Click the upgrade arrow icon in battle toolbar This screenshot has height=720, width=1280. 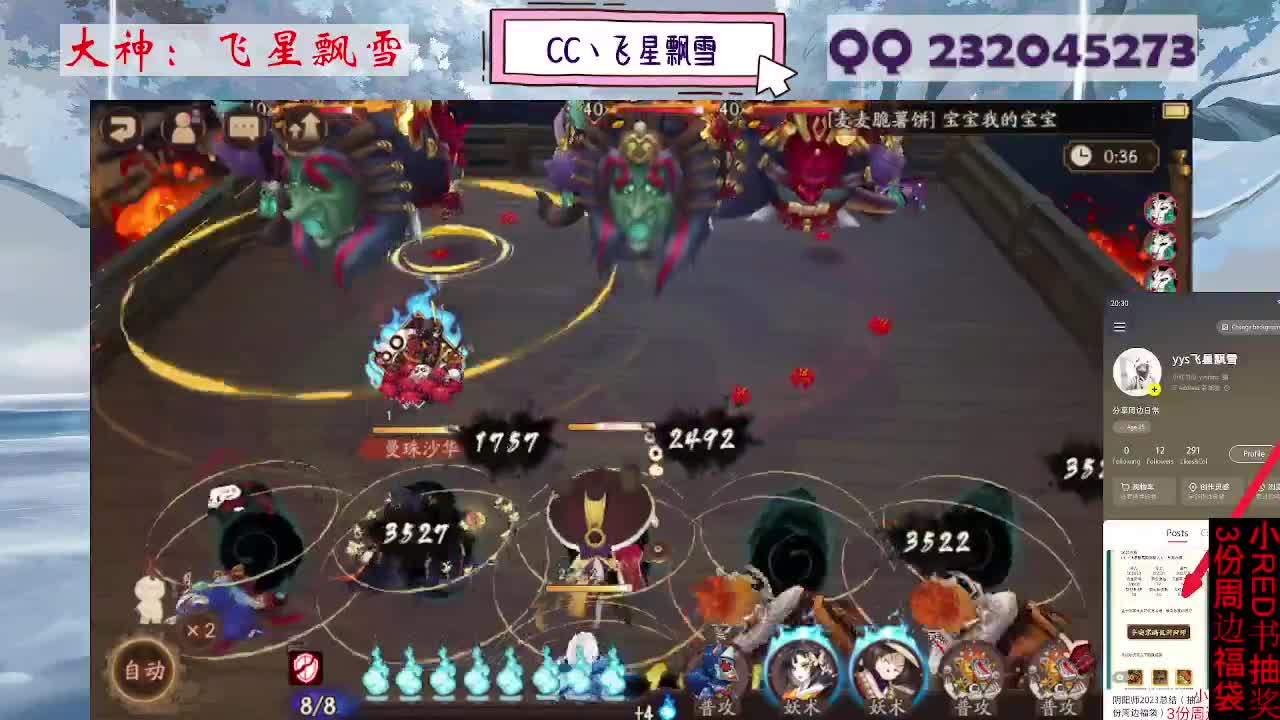click(305, 126)
